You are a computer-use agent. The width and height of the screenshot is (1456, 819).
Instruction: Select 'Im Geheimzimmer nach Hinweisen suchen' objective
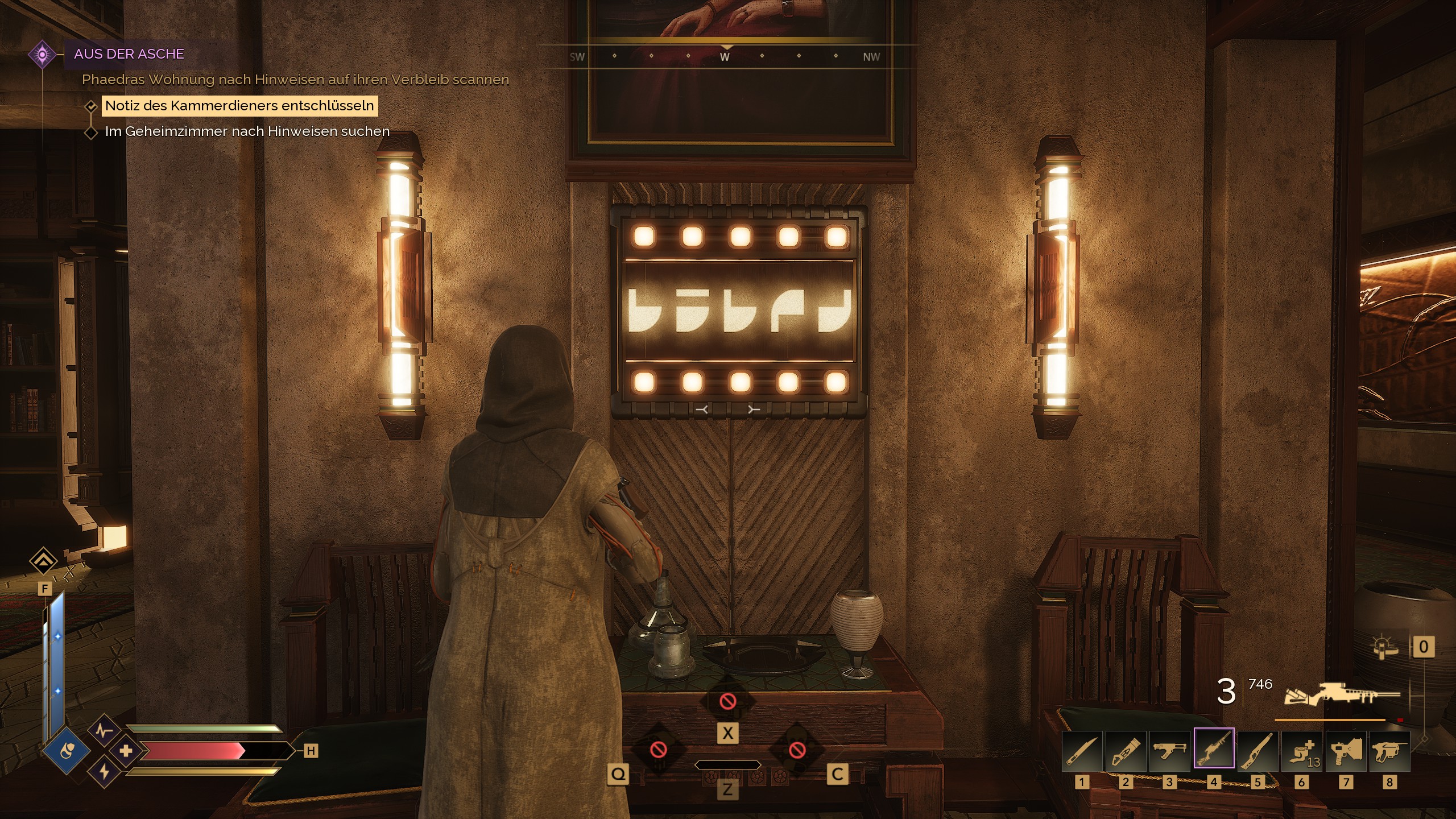247,131
